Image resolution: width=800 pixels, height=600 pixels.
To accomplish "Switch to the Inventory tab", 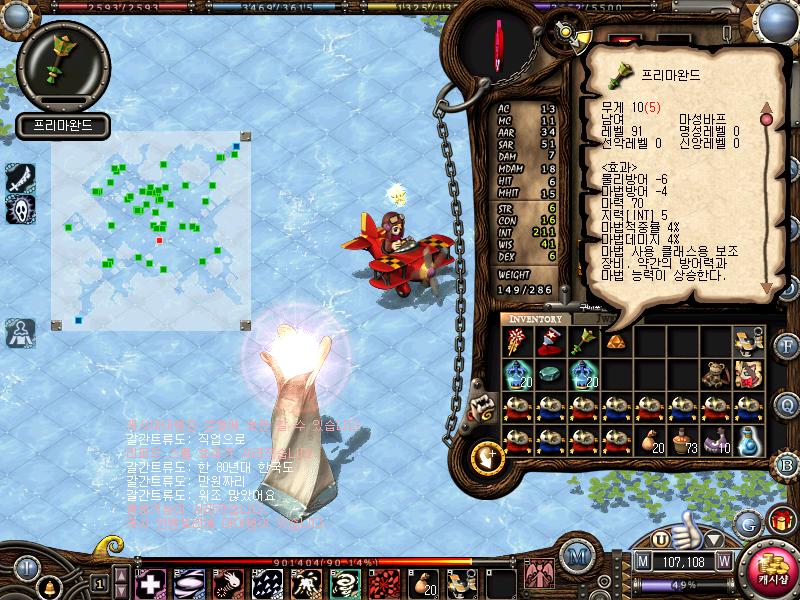I will click(x=536, y=319).
